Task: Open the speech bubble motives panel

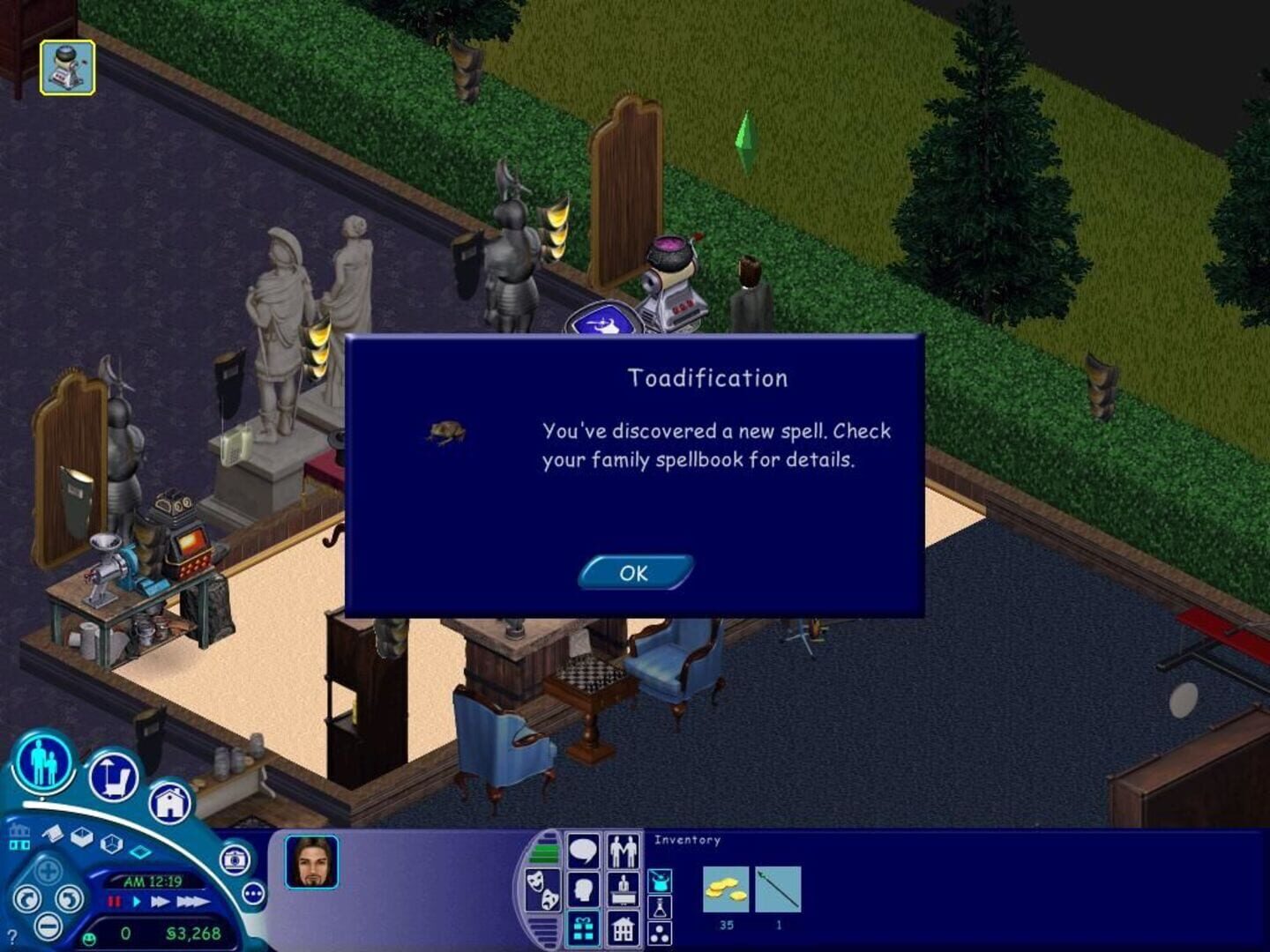Action: pyautogui.click(x=583, y=849)
